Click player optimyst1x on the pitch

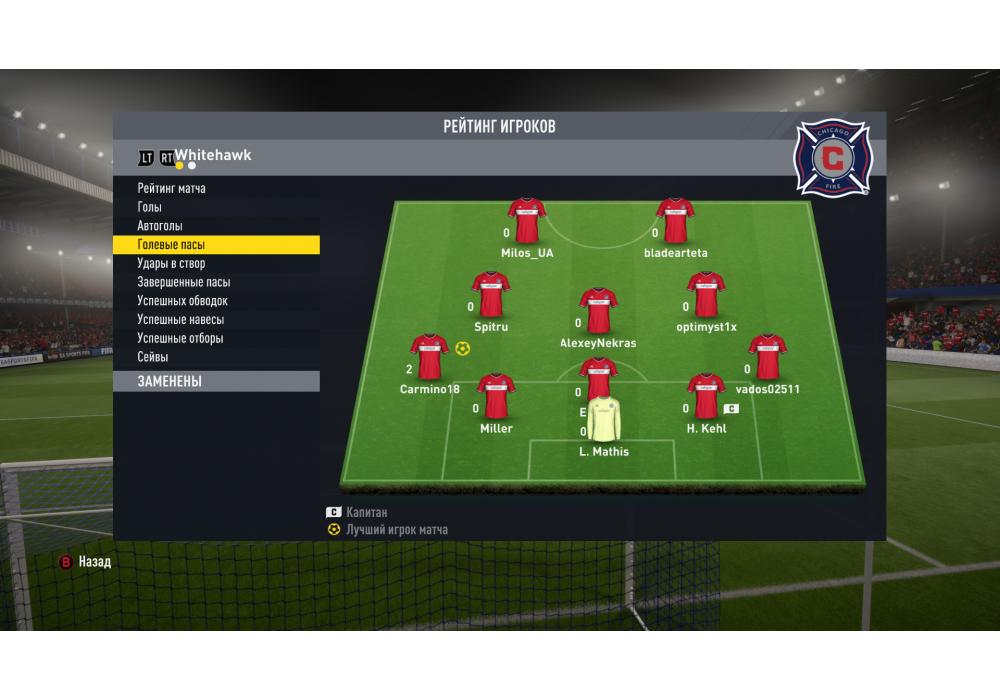706,296
